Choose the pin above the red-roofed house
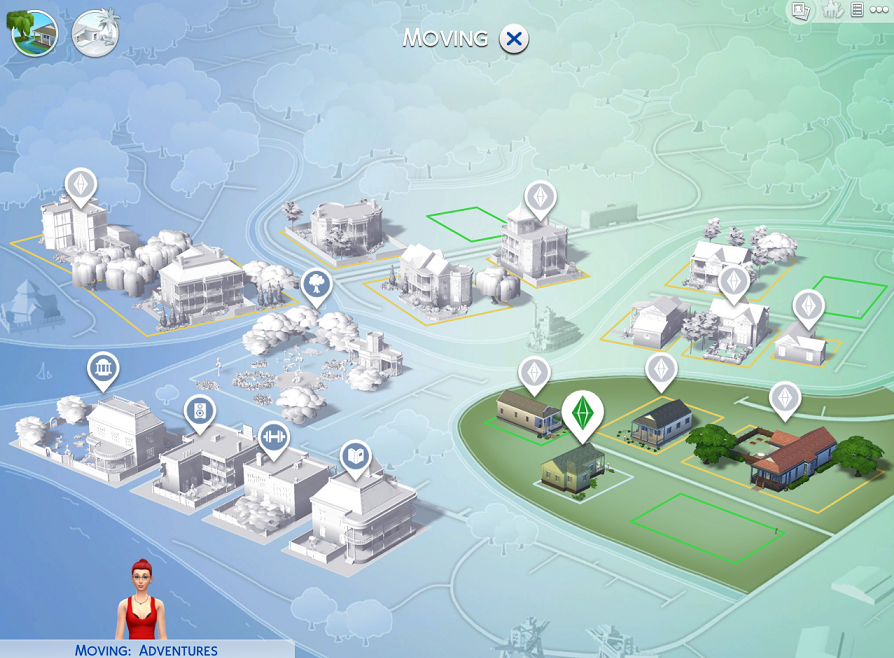894x658 pixels. click(785, 399)
